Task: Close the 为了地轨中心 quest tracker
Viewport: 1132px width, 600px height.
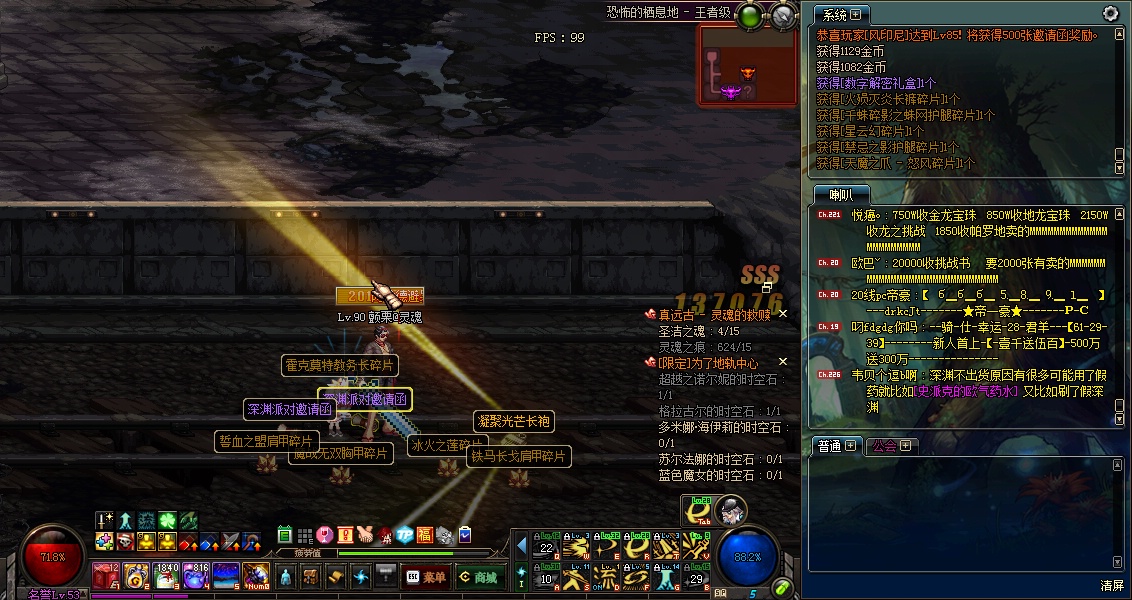Action: click(783, 362)
